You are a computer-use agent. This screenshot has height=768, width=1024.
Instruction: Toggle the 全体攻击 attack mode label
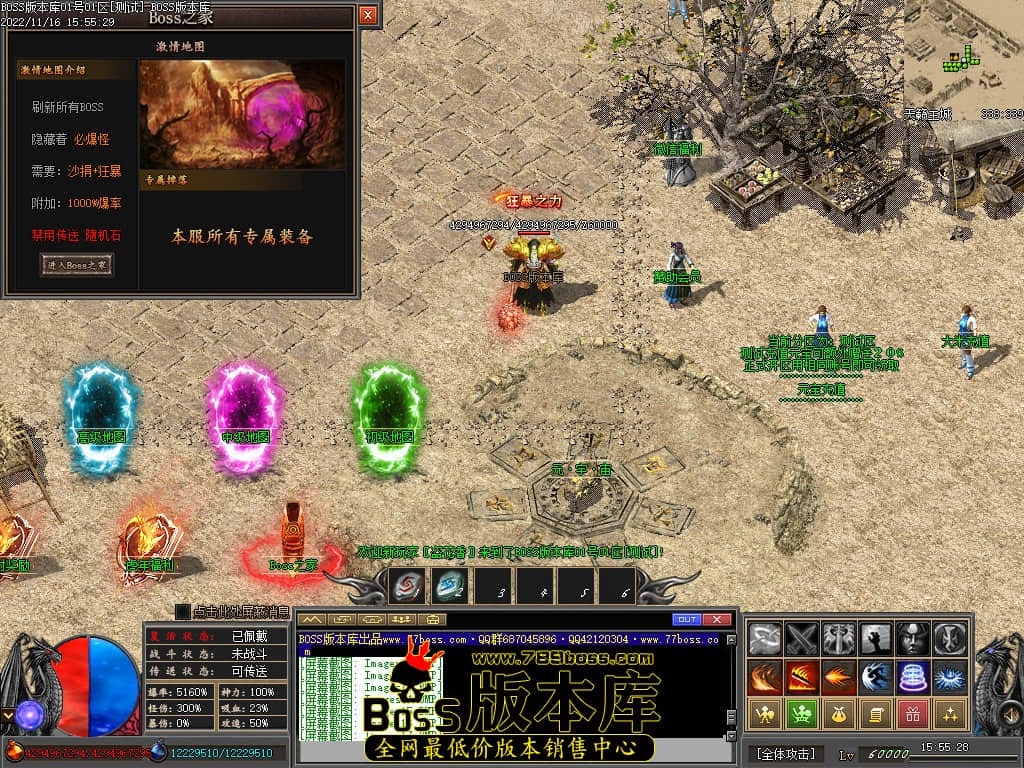point(785,753)
